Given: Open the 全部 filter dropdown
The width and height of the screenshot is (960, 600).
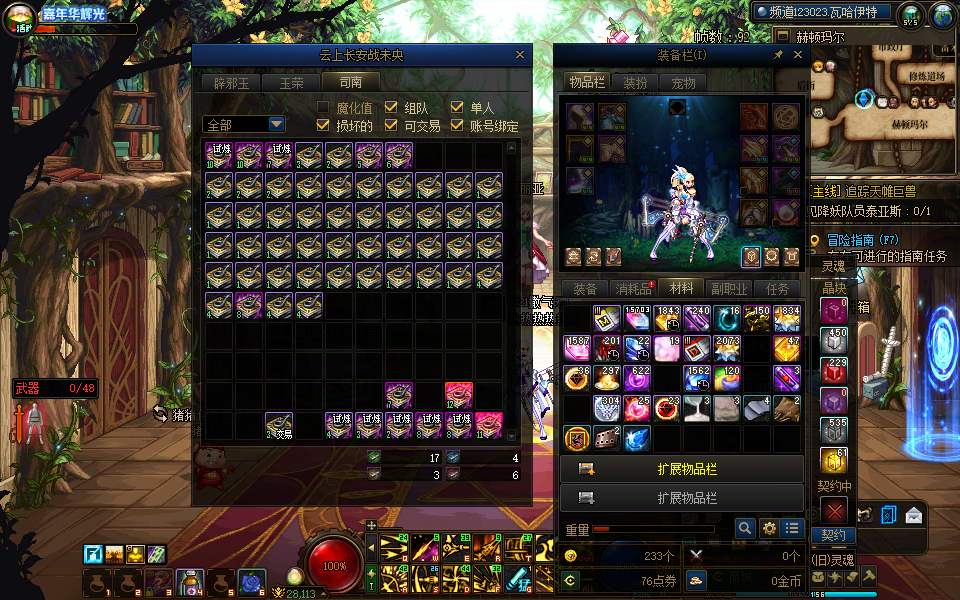Looking at the screenshot, I should [276, 124].
